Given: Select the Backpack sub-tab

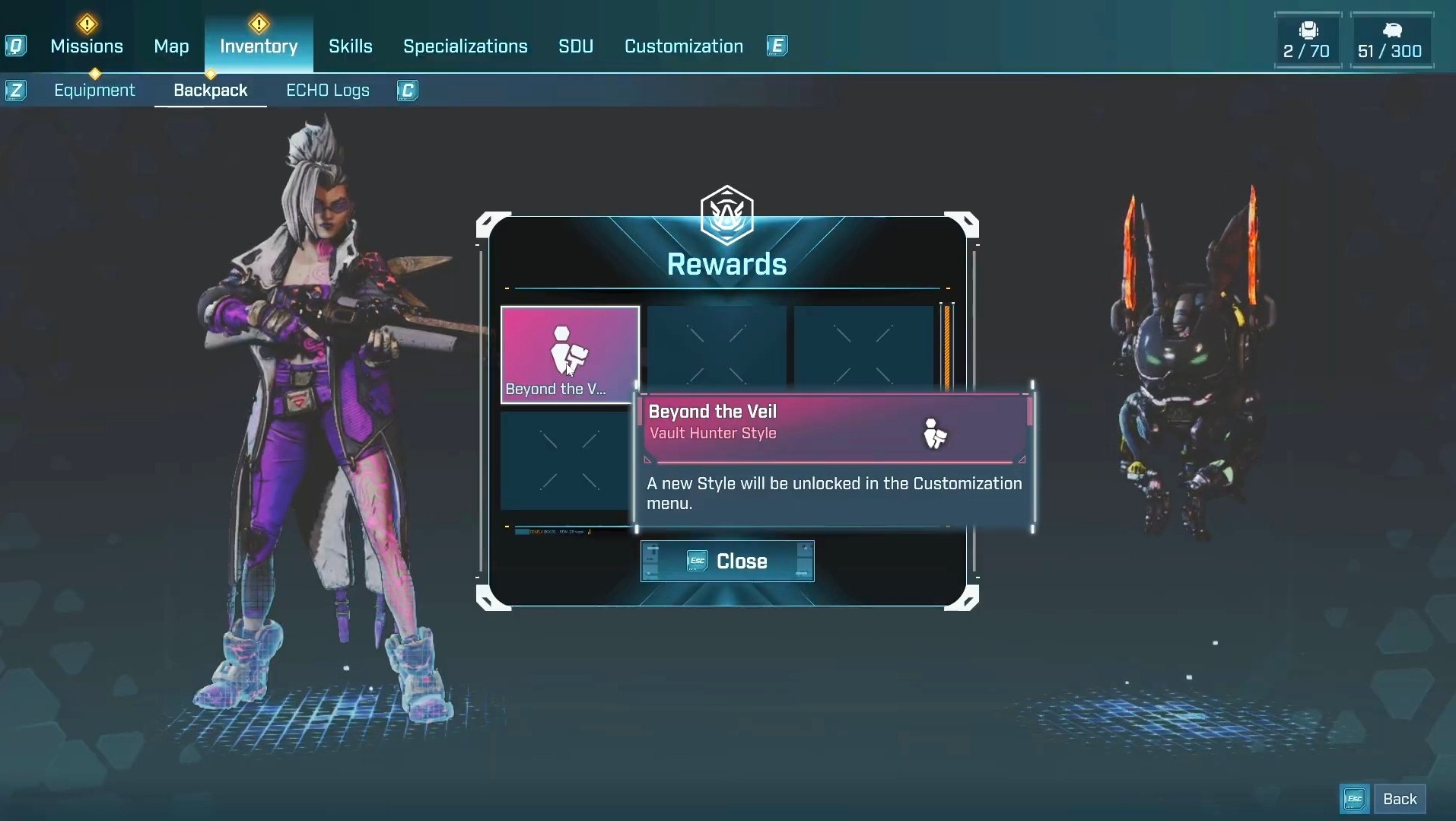Looking at the screenshot, I should [211, 91].
